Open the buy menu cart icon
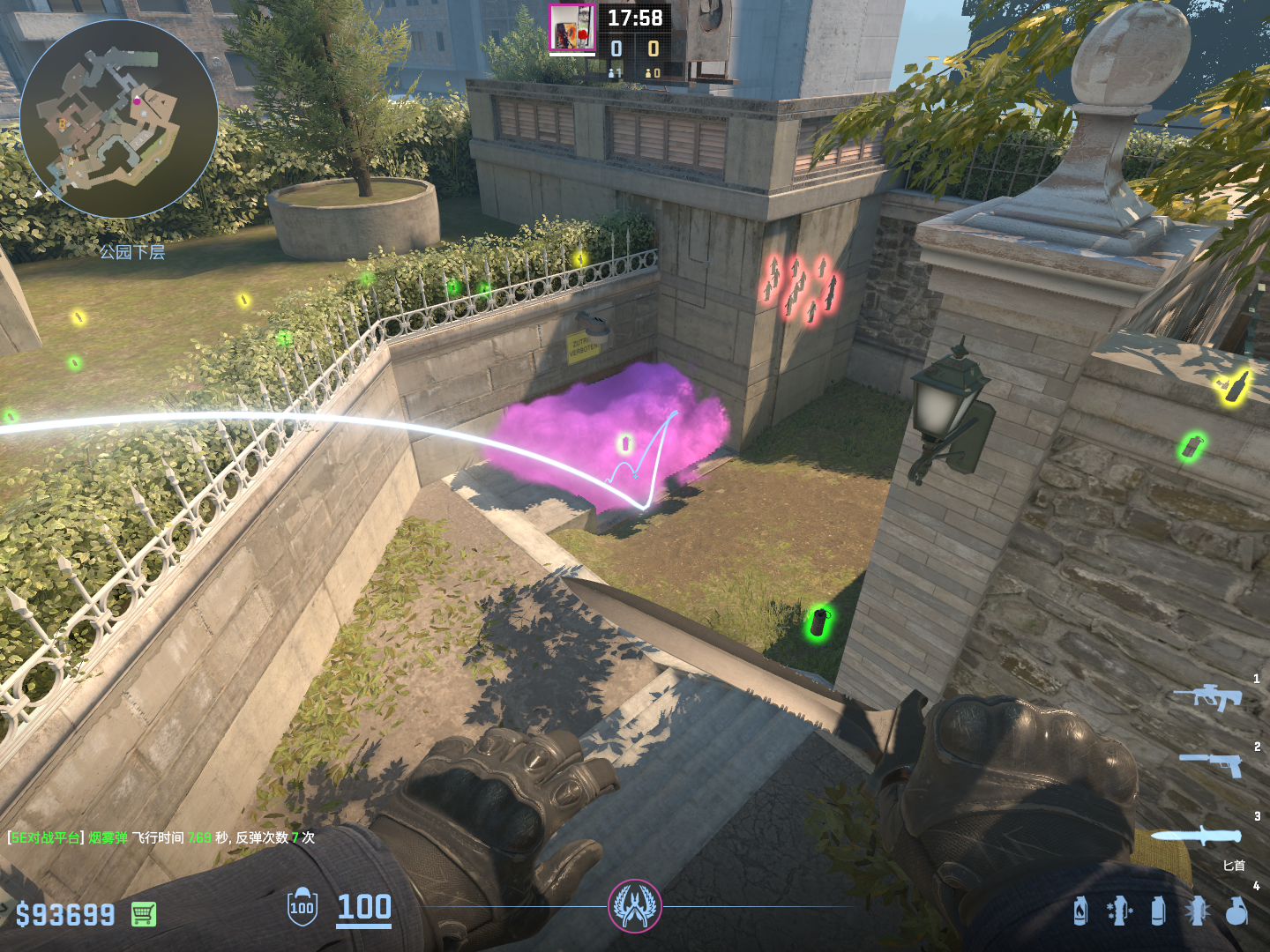The image size is (1270, 952). click(x=144, y=914)
